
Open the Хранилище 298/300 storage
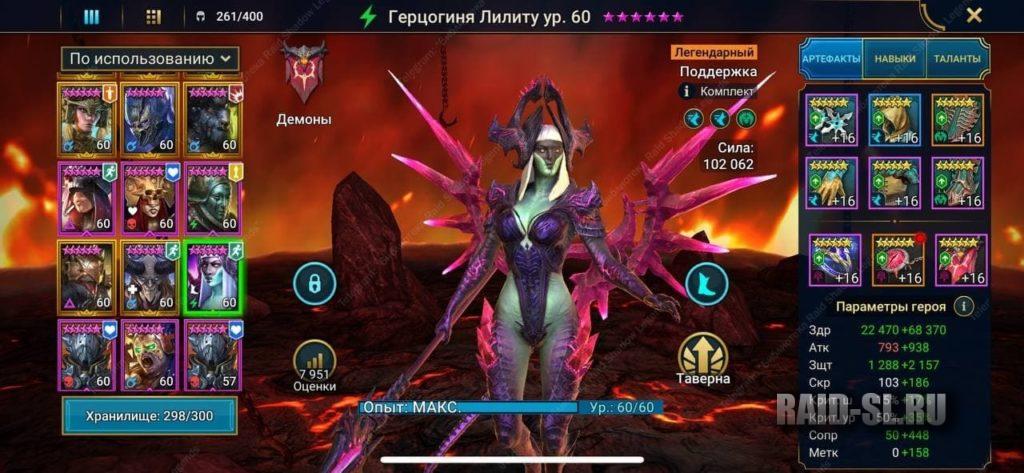(x=150, y=415)
